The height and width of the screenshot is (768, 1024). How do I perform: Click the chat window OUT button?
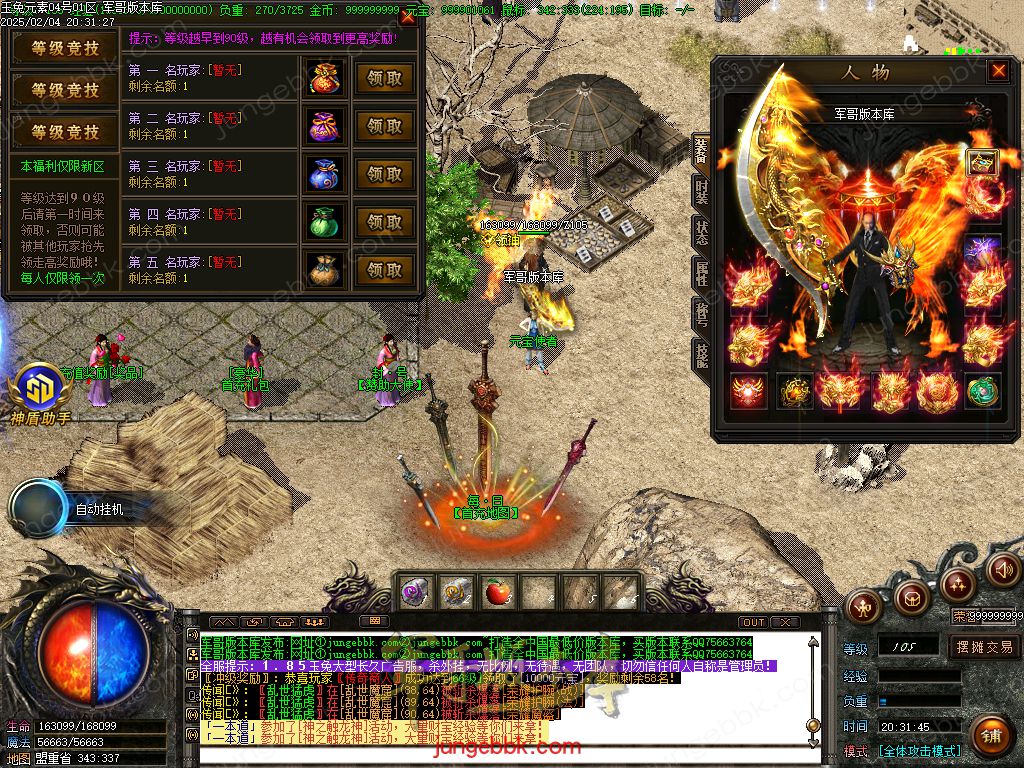[754, 622]
